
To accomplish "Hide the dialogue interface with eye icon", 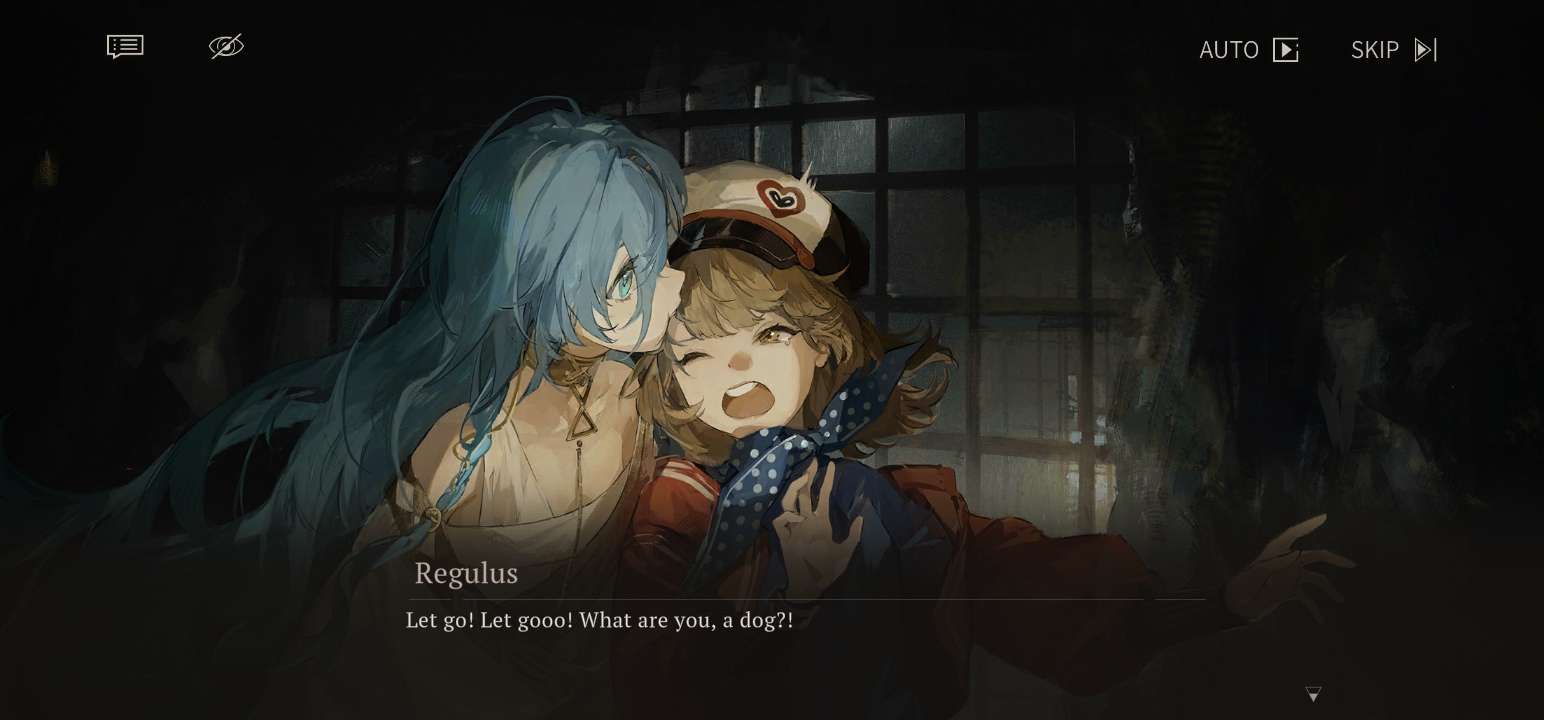I will 226,47.
